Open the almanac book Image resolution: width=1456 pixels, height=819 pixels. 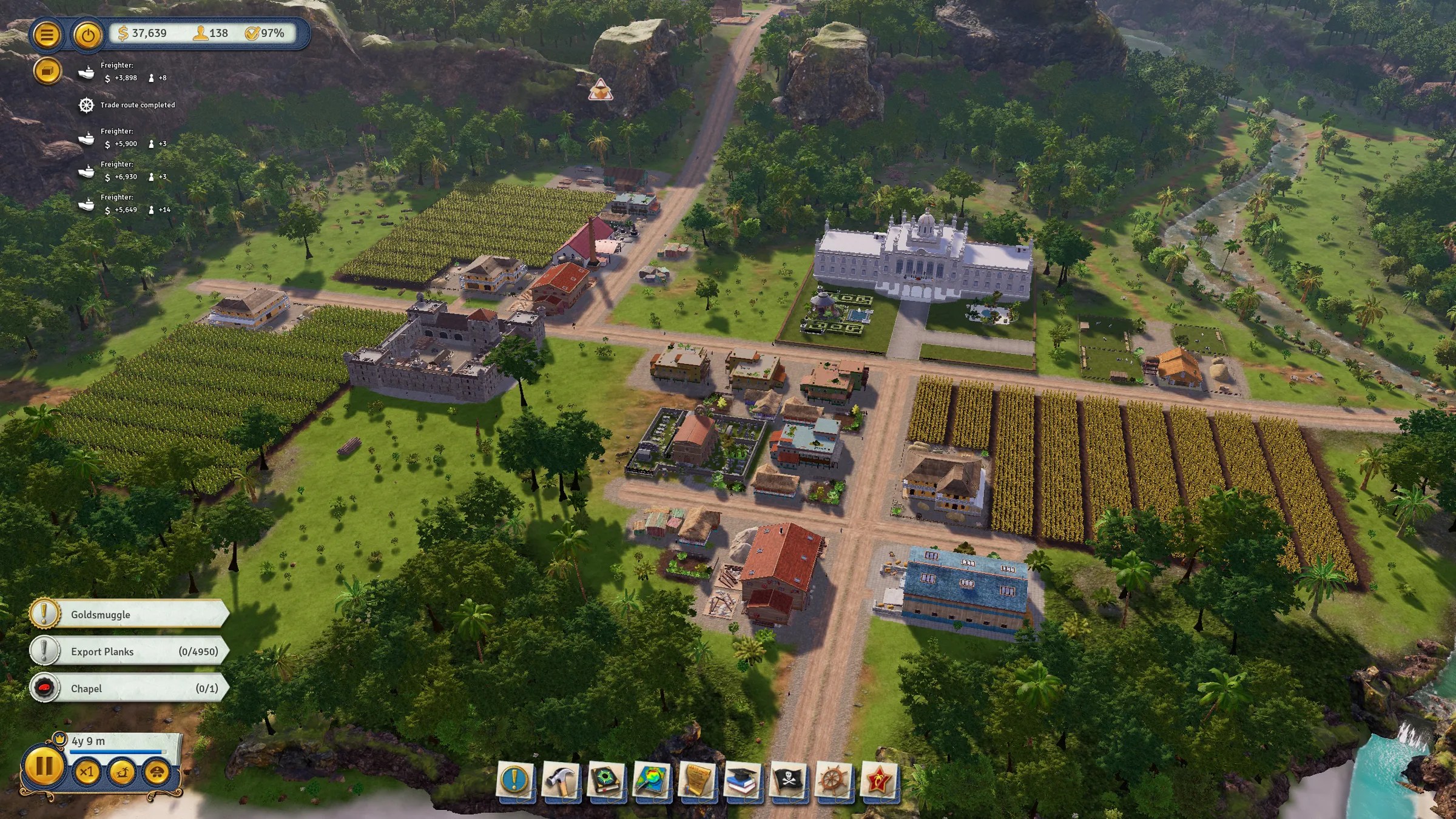pos(606,779)
